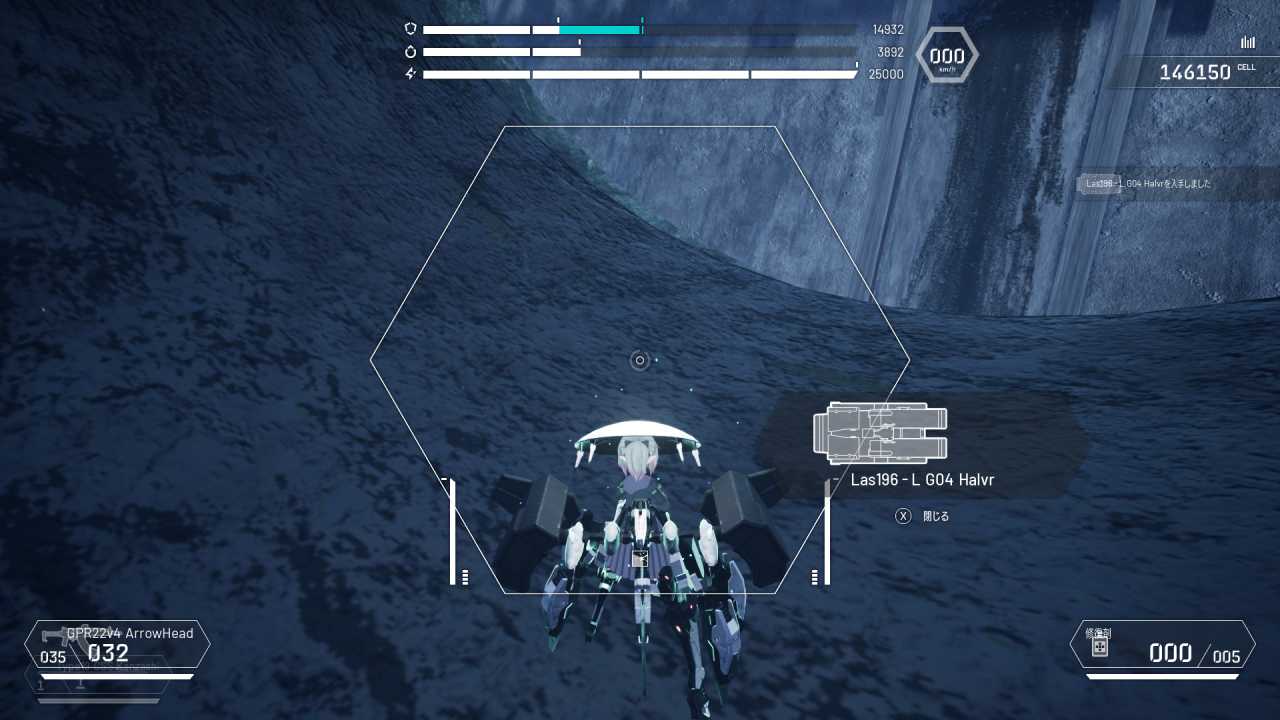This screenshot has width=1280, height=720.
Task: Click the lightning energy icon on the HUD
Action: point(411,73)
